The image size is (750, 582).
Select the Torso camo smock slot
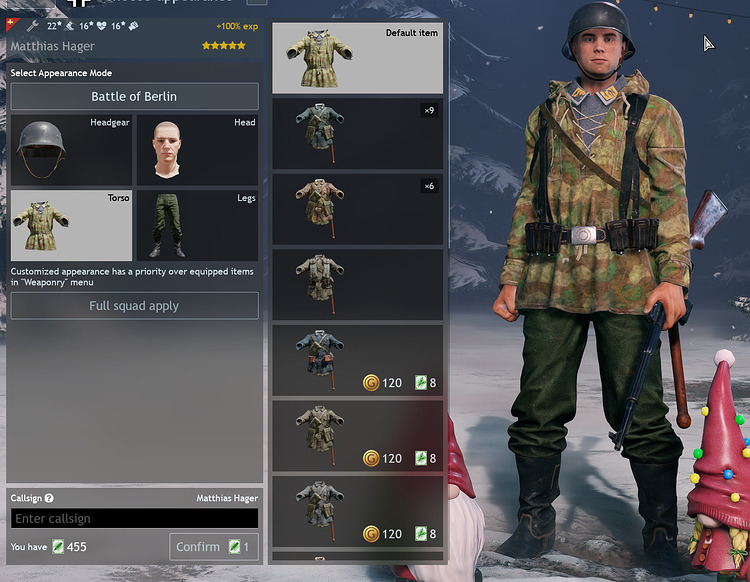[71, 225]
